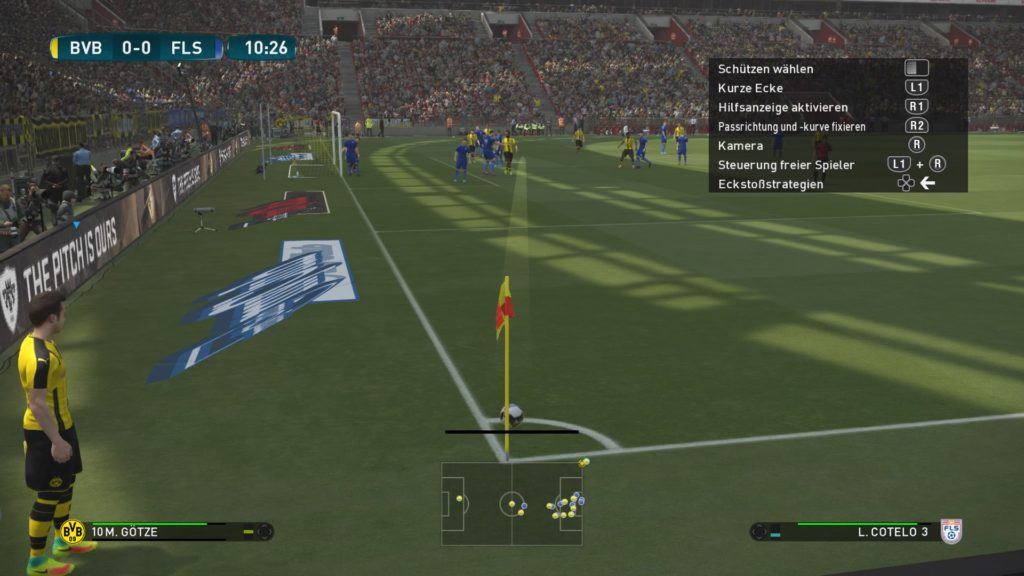
Task: Click the FLS club crest icon
Action: 950,531
